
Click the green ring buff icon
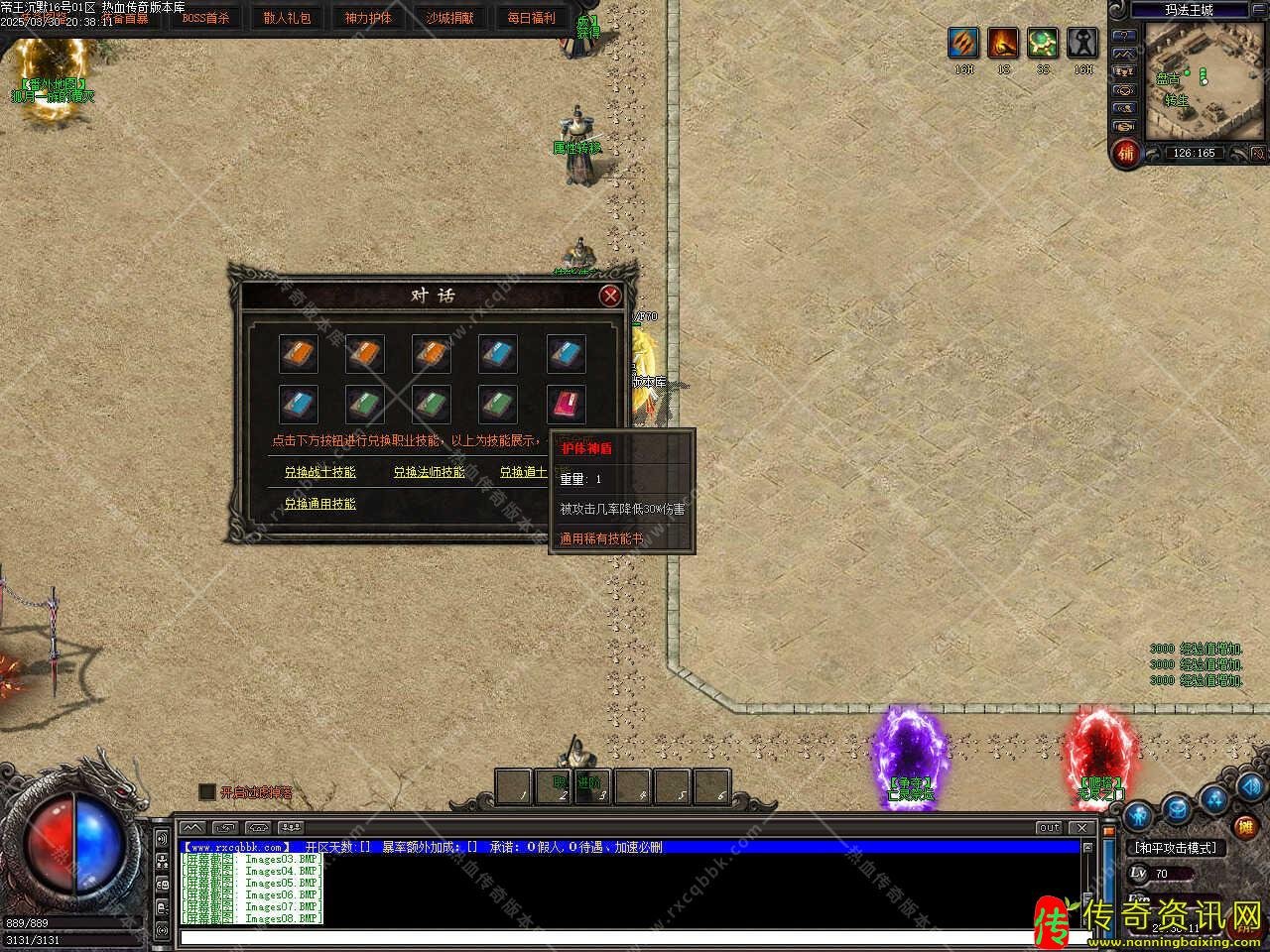click(1043, 44)
